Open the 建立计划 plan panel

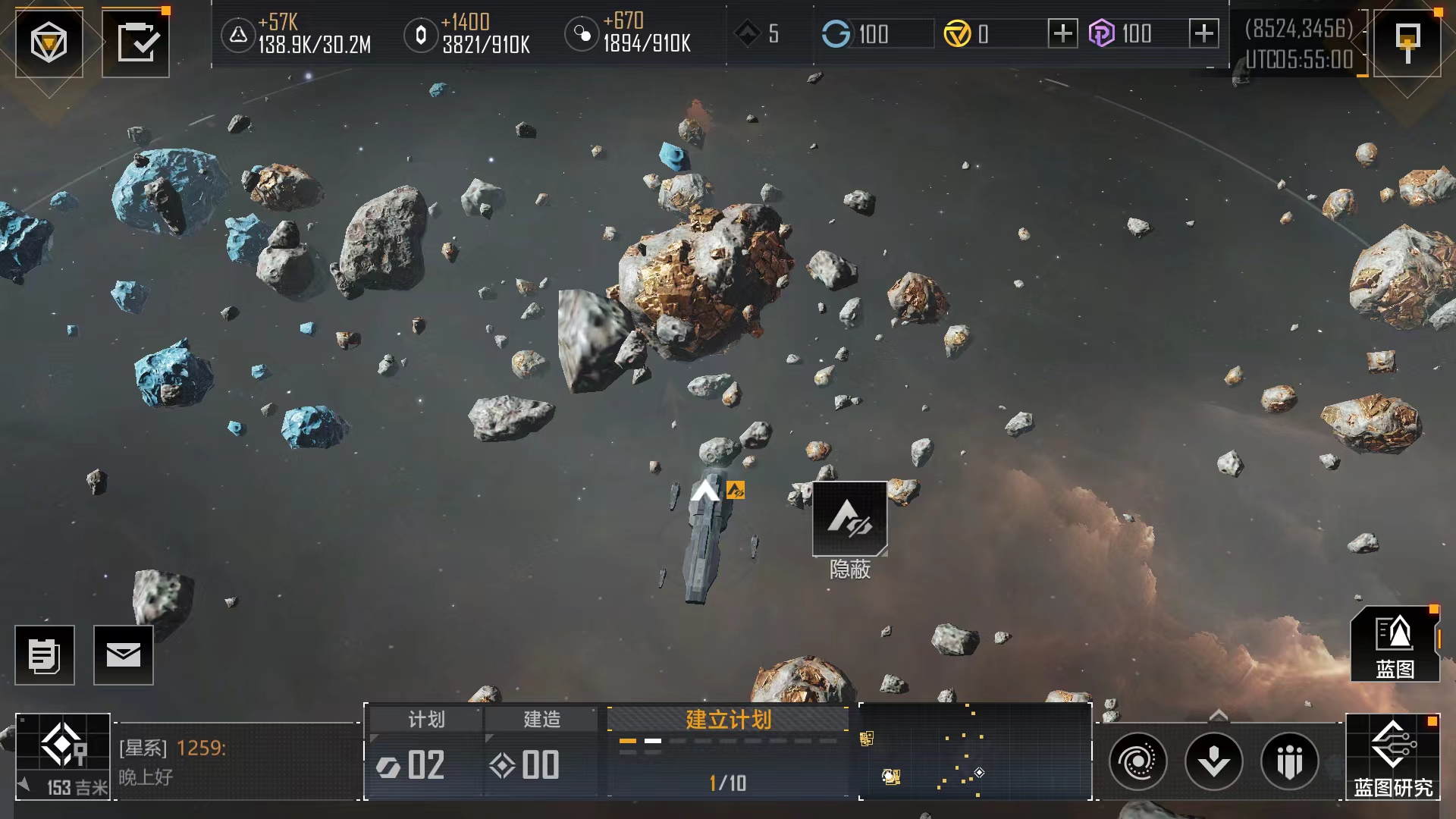tap(728, 751)
